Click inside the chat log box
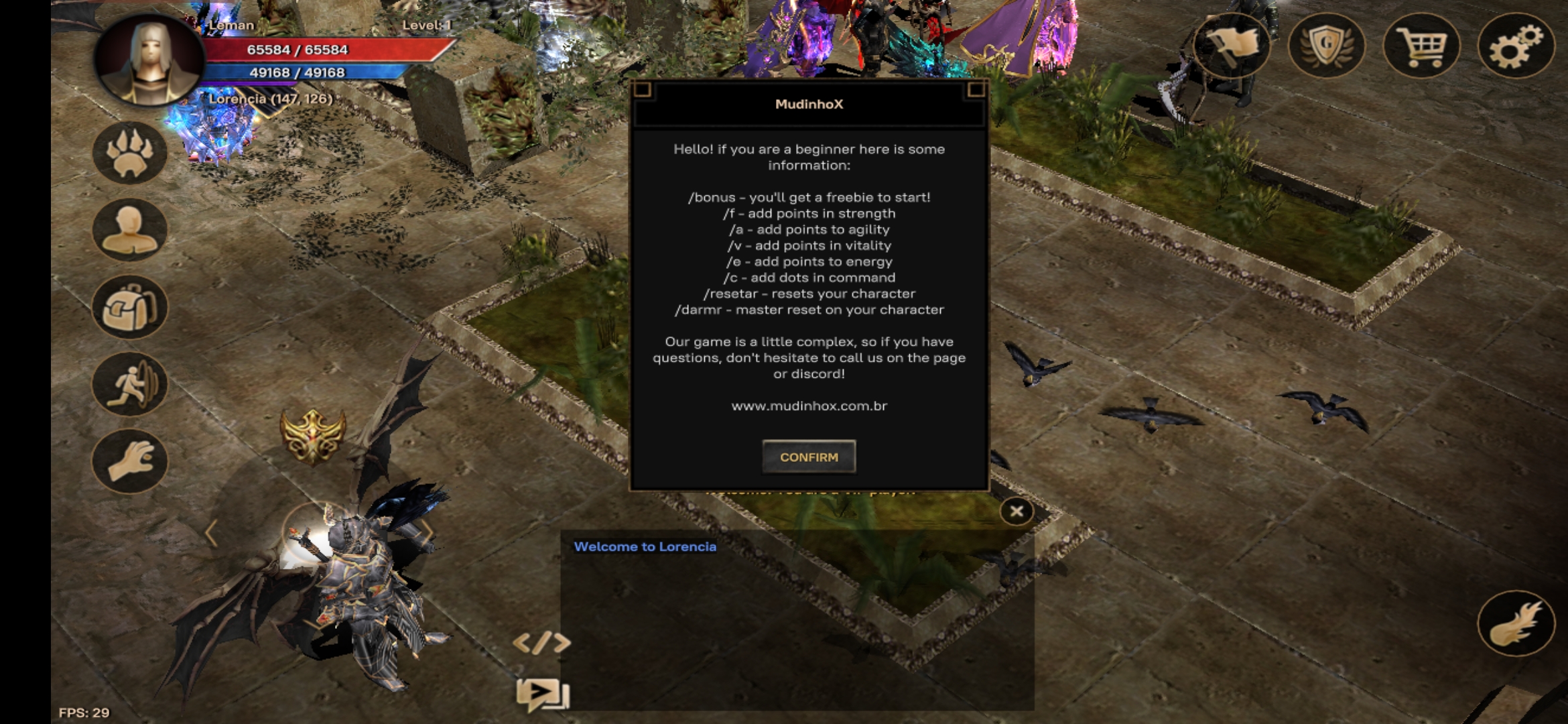The height and width of the screenshot is (724, 1568). (797, 623)
